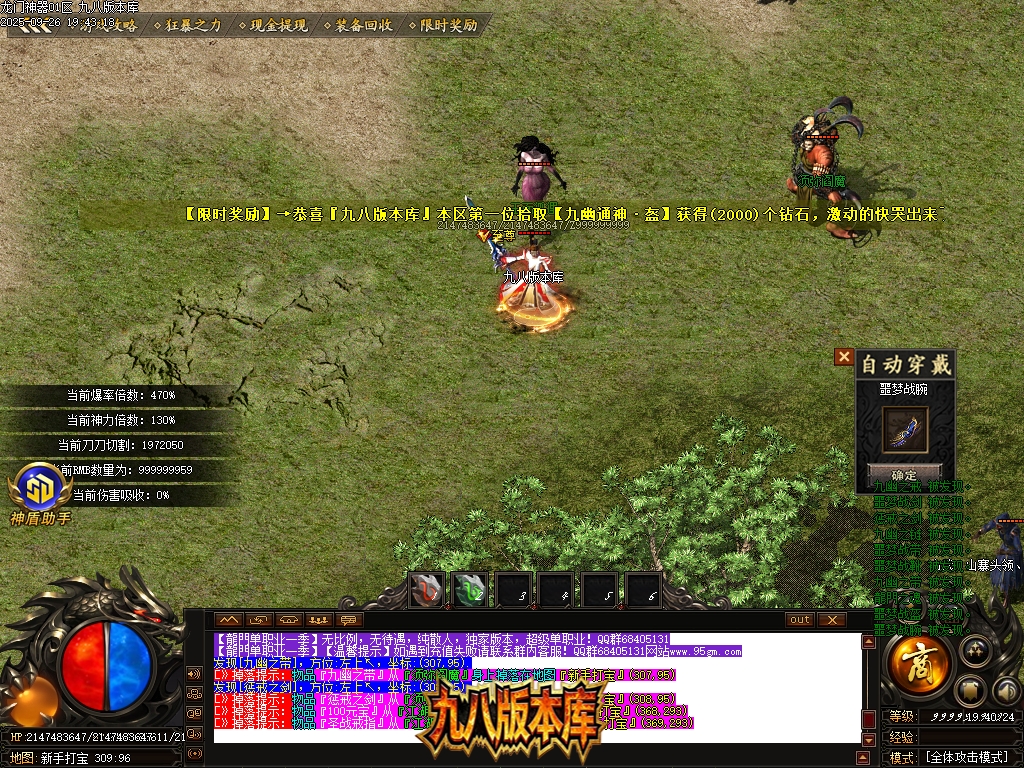Open the 狂暴之力 menu
The height and width of the screenshot is (768, 1024).
[x=193, y=26]
